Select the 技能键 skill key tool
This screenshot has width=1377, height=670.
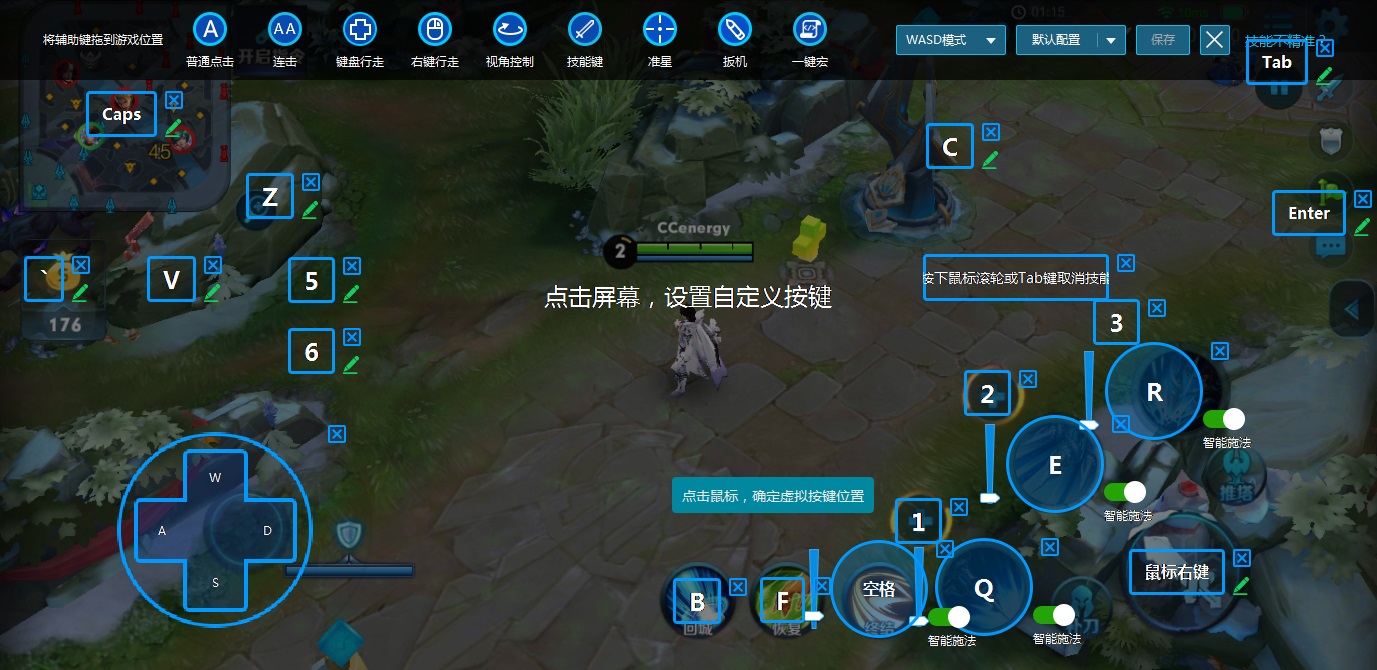[x=585, y=30]
